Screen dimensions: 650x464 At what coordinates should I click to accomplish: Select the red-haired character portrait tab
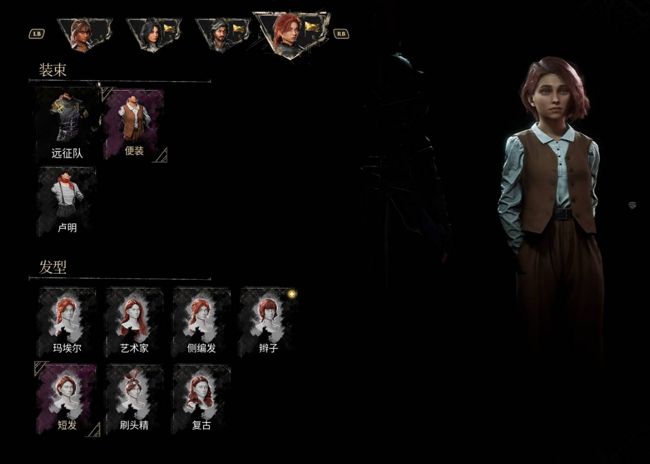pos(291,33)
